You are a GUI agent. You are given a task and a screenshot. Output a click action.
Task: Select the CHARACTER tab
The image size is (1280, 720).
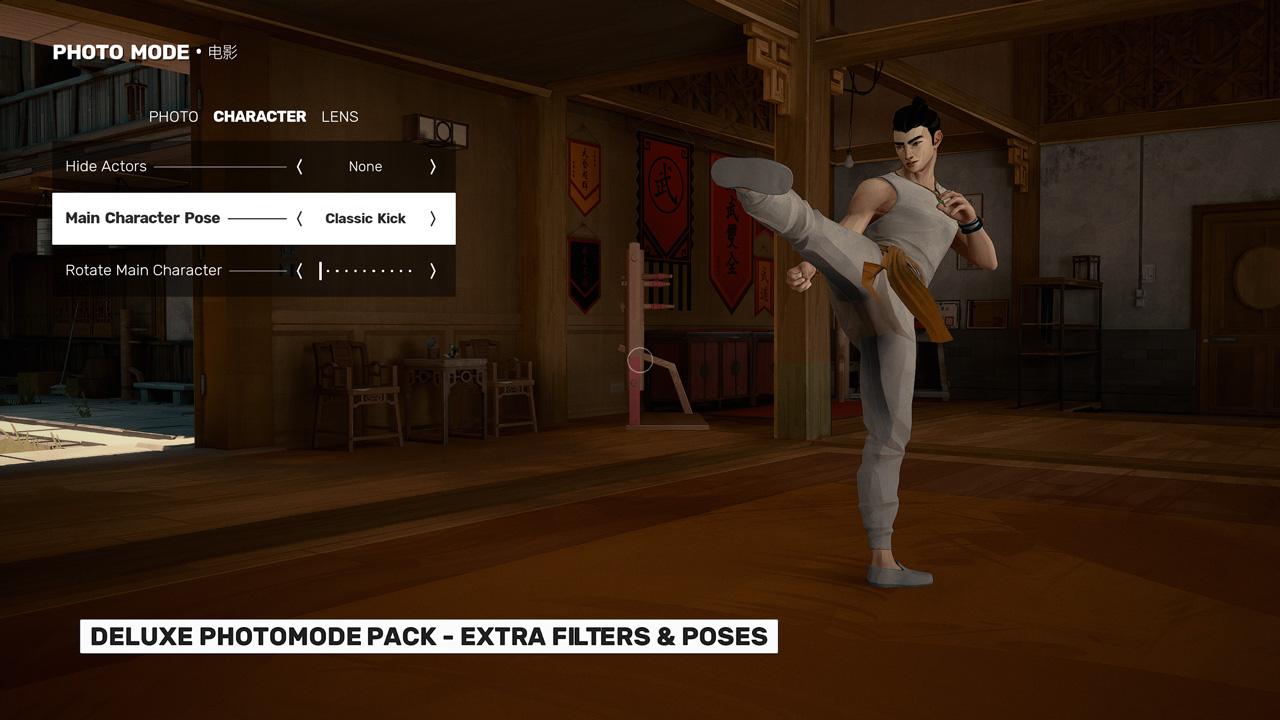[x=259, y=117]
